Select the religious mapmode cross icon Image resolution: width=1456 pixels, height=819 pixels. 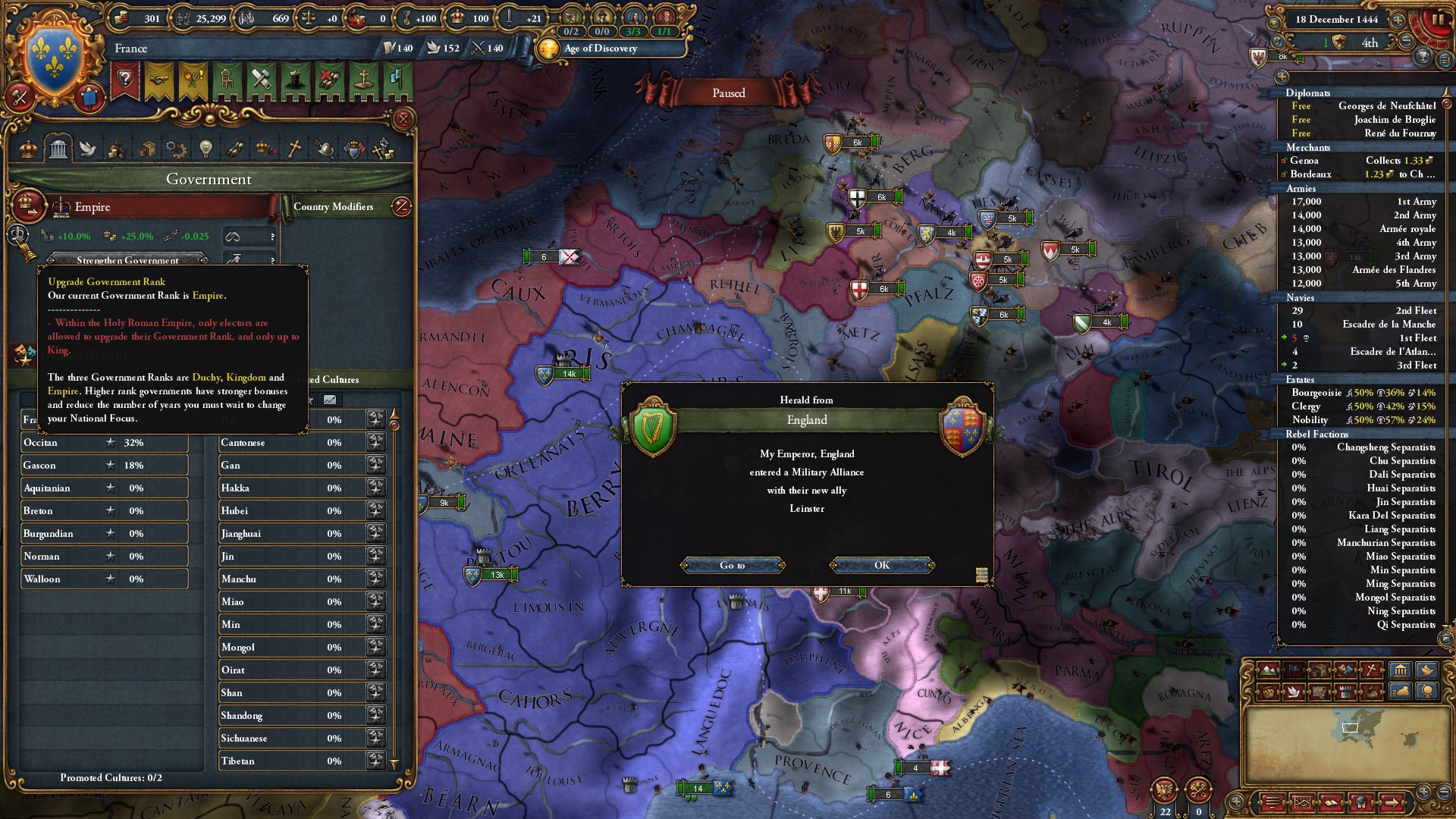click(1371, 670)
